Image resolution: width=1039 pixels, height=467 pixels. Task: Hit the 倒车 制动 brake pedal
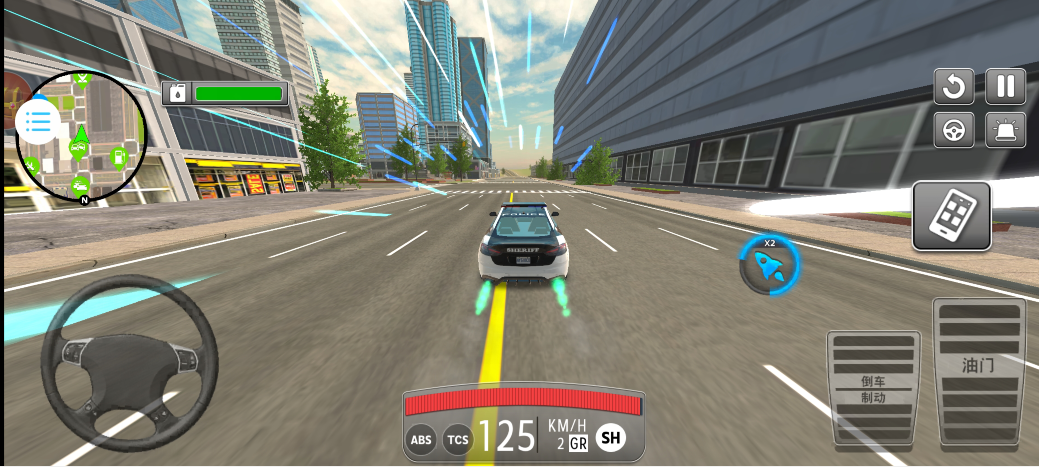click(x=873, y=387)
